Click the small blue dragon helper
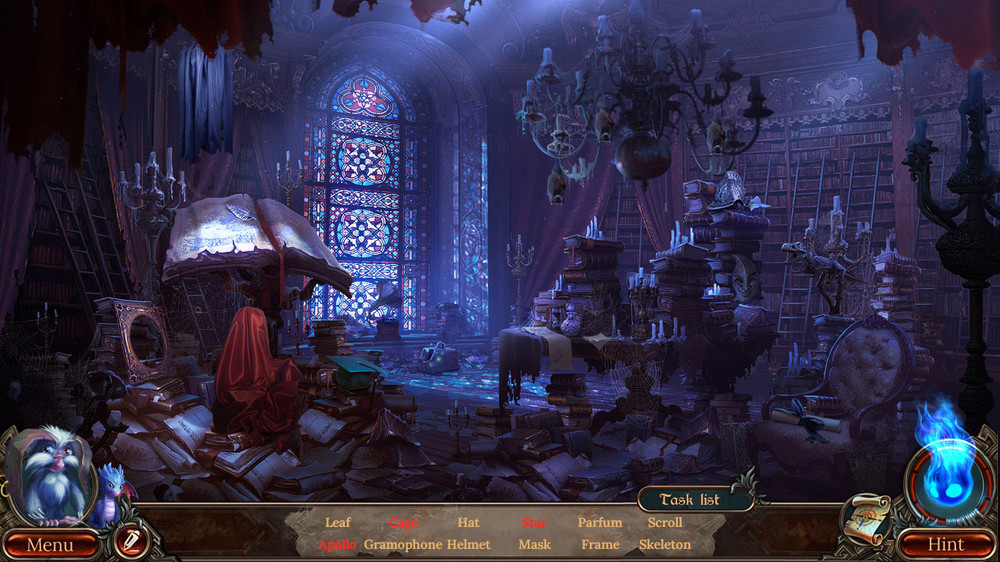 click(x=111, y=492)
